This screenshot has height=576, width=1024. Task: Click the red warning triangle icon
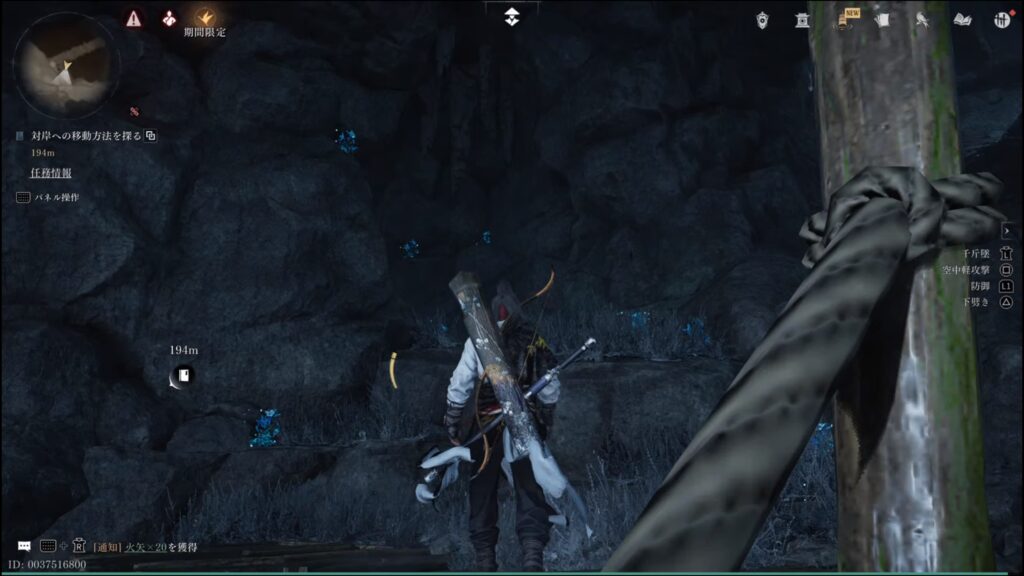tap(134, 18)
